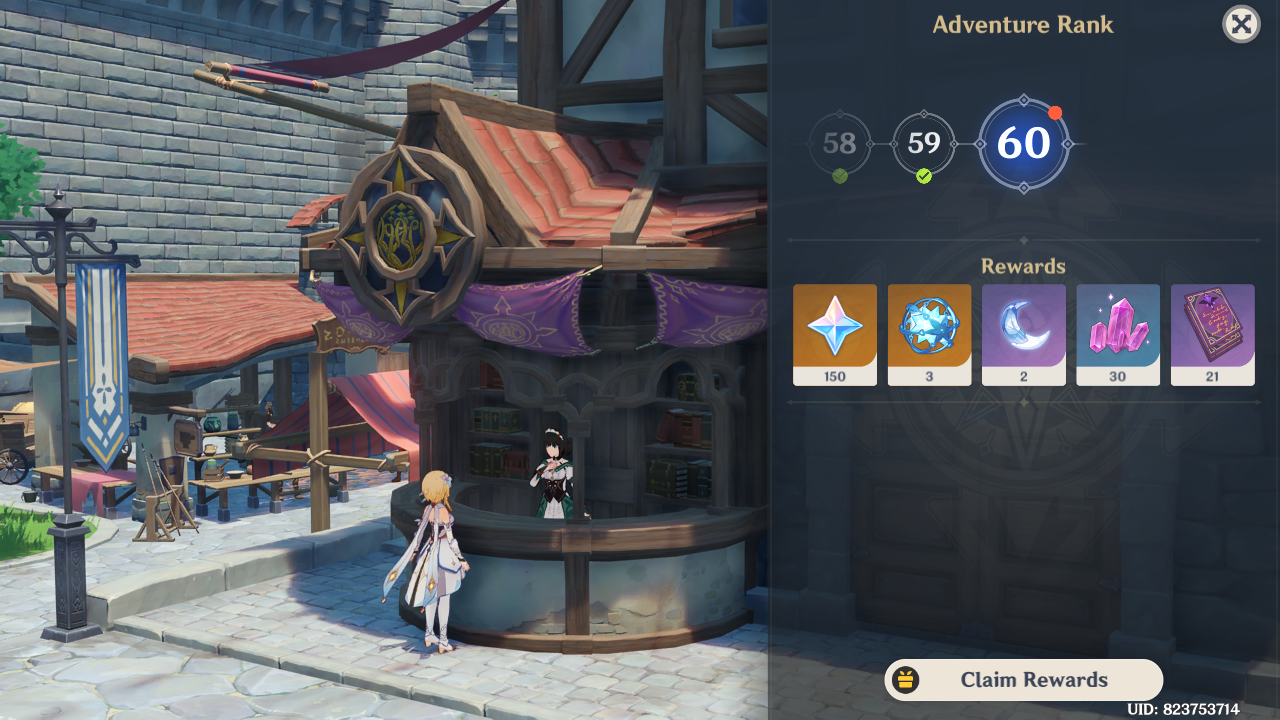Click the dimmed checkmark under rank 58
Viewport: 1280px width, 720px height.
tap(839, 174)
